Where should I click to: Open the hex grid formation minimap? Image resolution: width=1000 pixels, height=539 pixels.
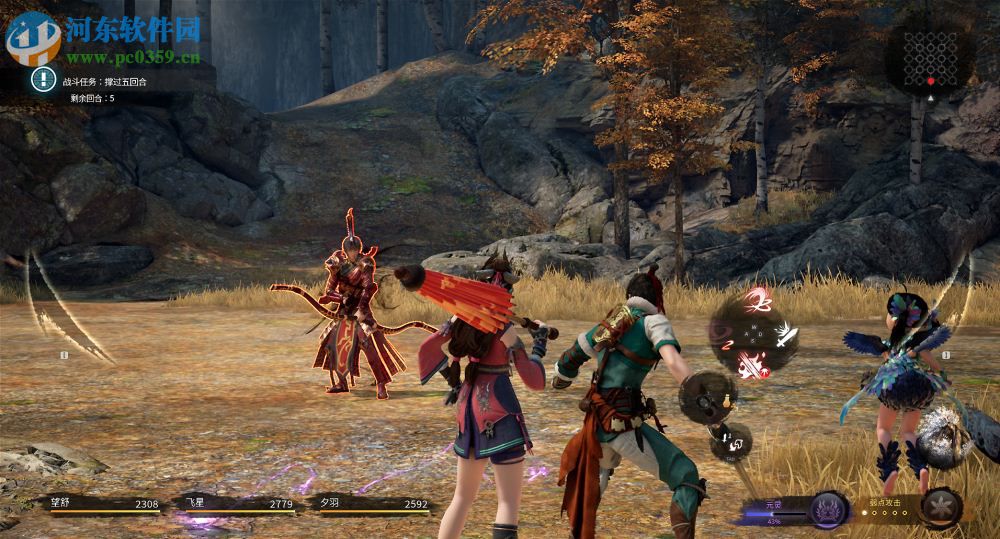pos(929,58)
